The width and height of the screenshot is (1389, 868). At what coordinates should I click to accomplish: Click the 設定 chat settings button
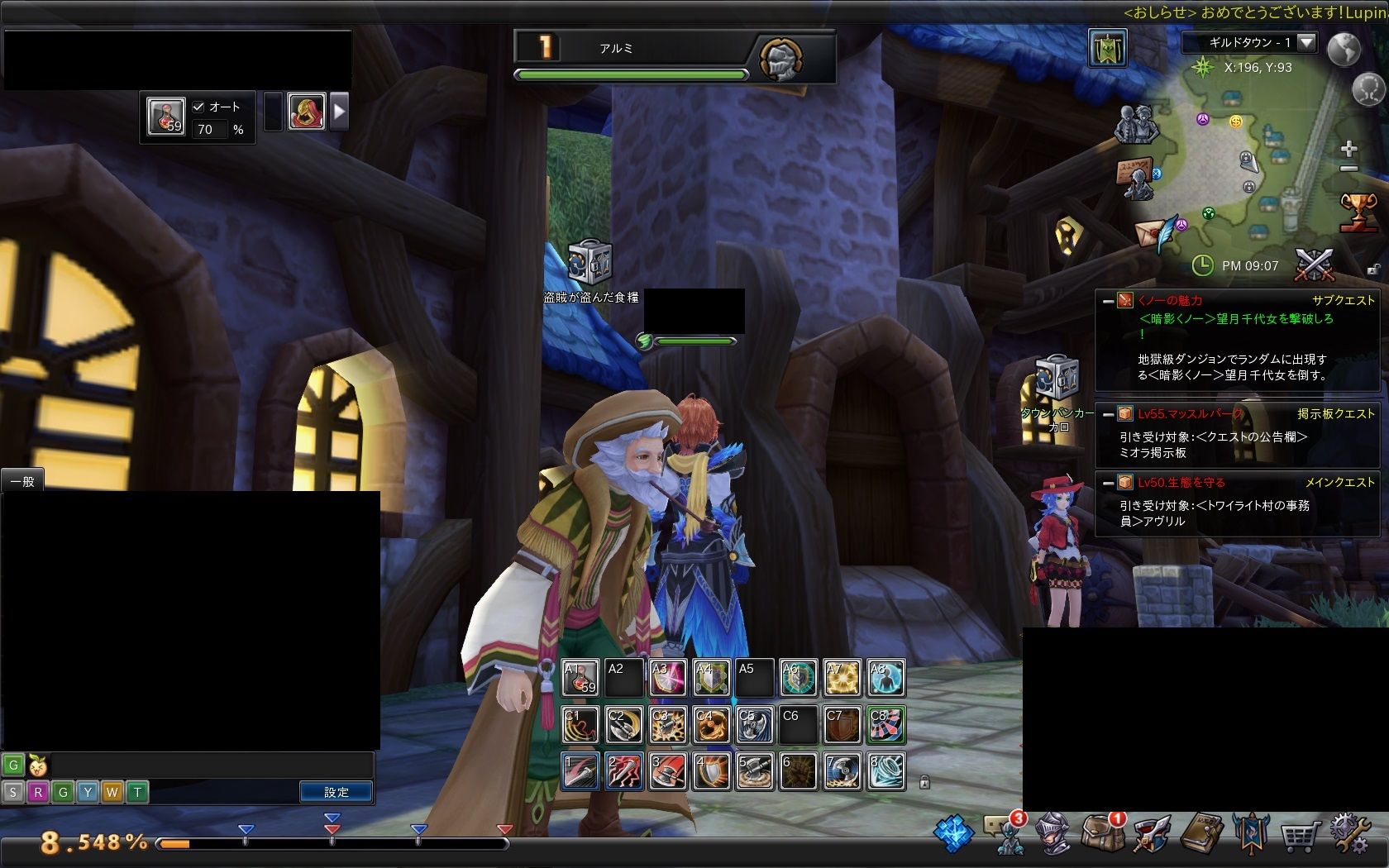[x=336, y=792]
